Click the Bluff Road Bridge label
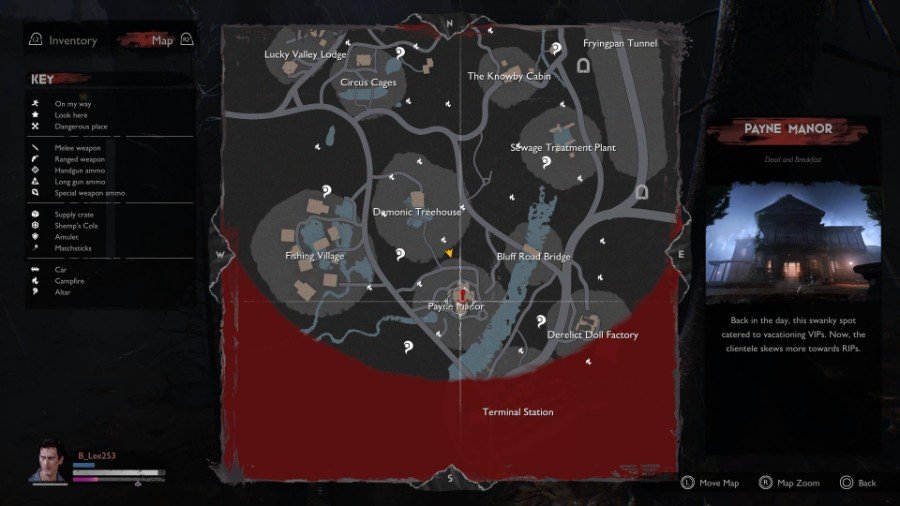The image size is (900, 506). (x=534, y=257)
